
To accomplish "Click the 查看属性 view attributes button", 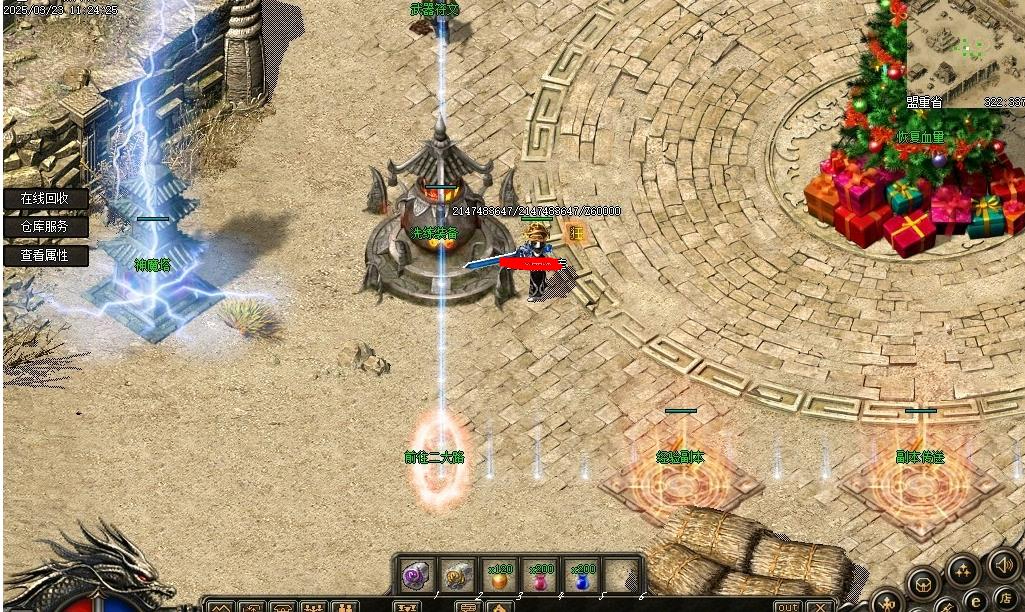I will pos(45,255).
